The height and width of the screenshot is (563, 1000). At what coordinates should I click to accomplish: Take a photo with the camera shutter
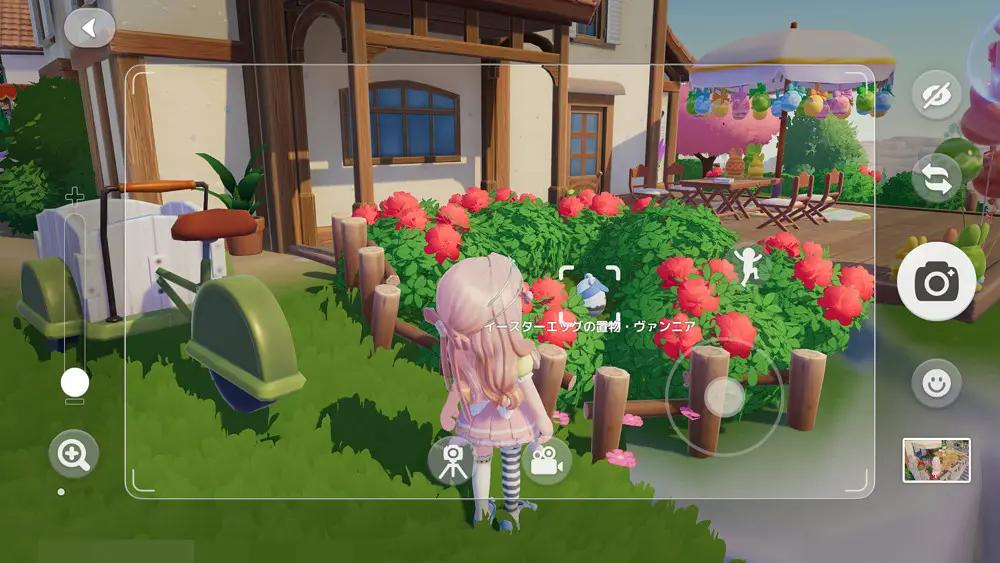[x=936, y=284]
